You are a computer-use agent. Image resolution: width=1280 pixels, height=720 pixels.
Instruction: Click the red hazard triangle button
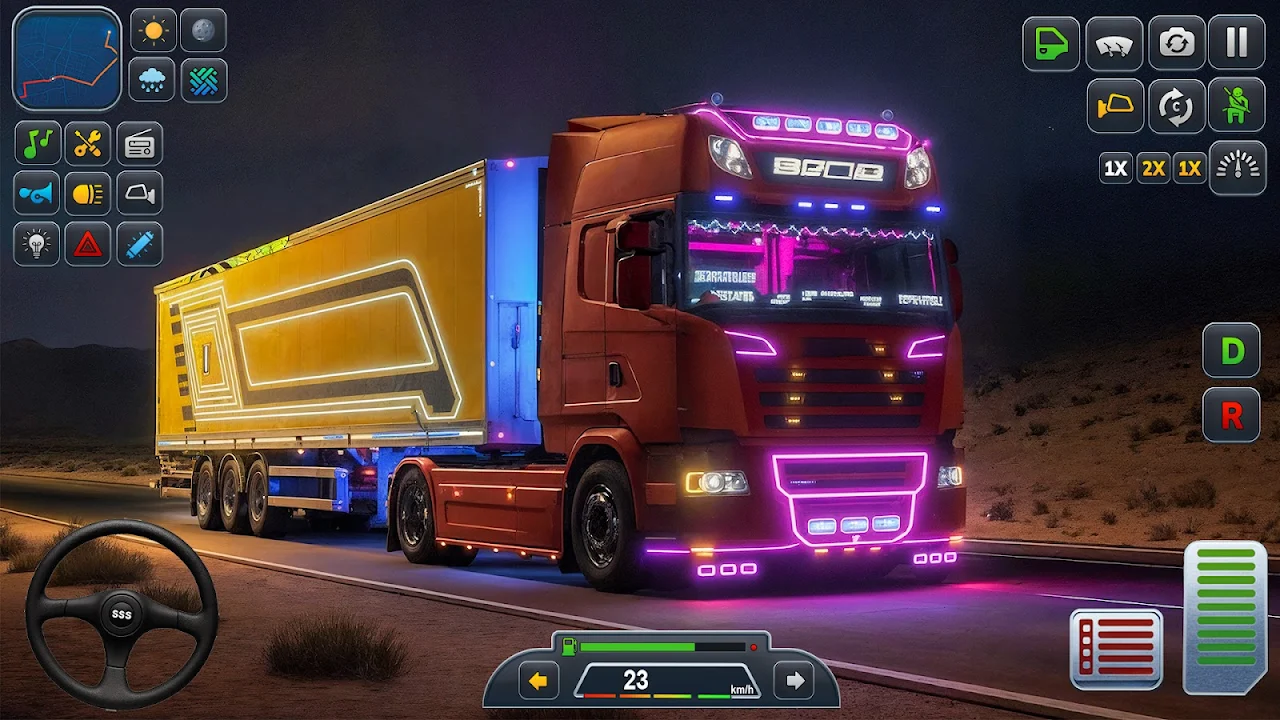(x=88, y=244)
